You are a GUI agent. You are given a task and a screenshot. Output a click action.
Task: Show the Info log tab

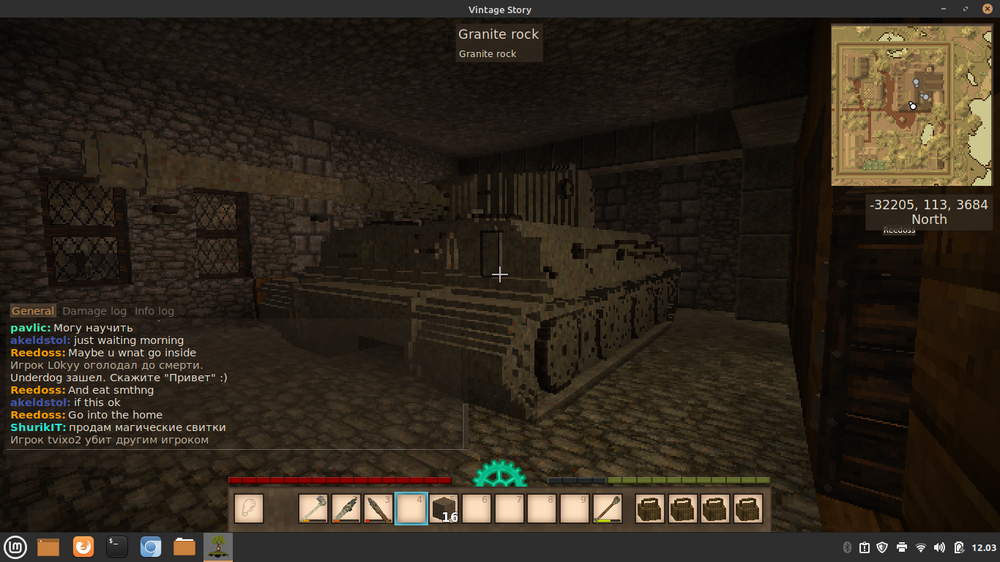point(154,311)
